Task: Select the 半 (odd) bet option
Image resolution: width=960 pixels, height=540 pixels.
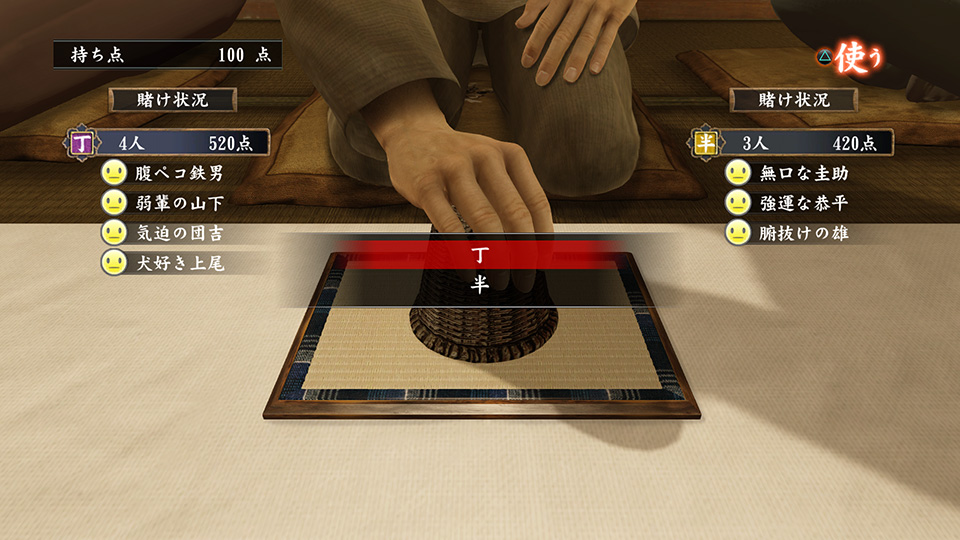Action: pyautogui.click(x=480, y=285)
